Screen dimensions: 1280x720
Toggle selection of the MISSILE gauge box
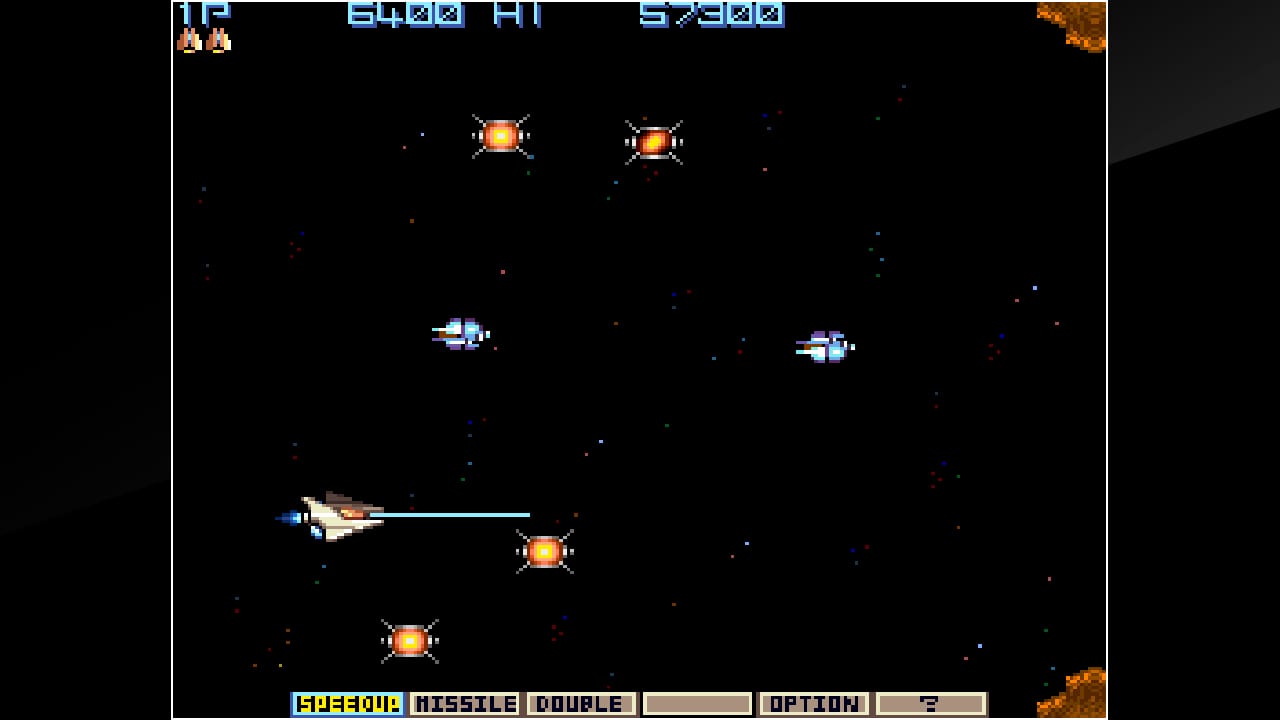click(x=466, y=703)
